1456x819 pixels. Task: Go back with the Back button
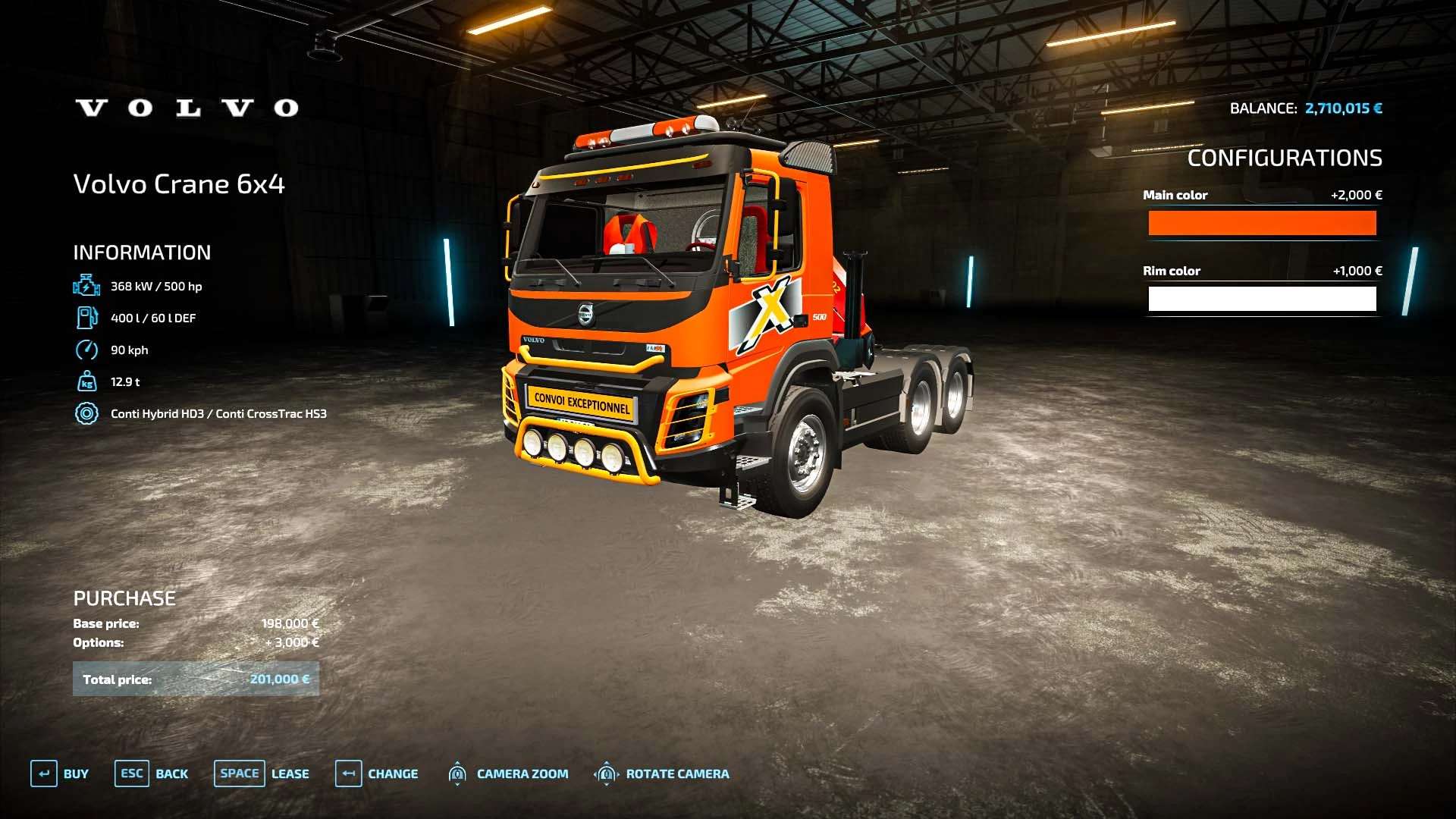[x=152, y=773]
